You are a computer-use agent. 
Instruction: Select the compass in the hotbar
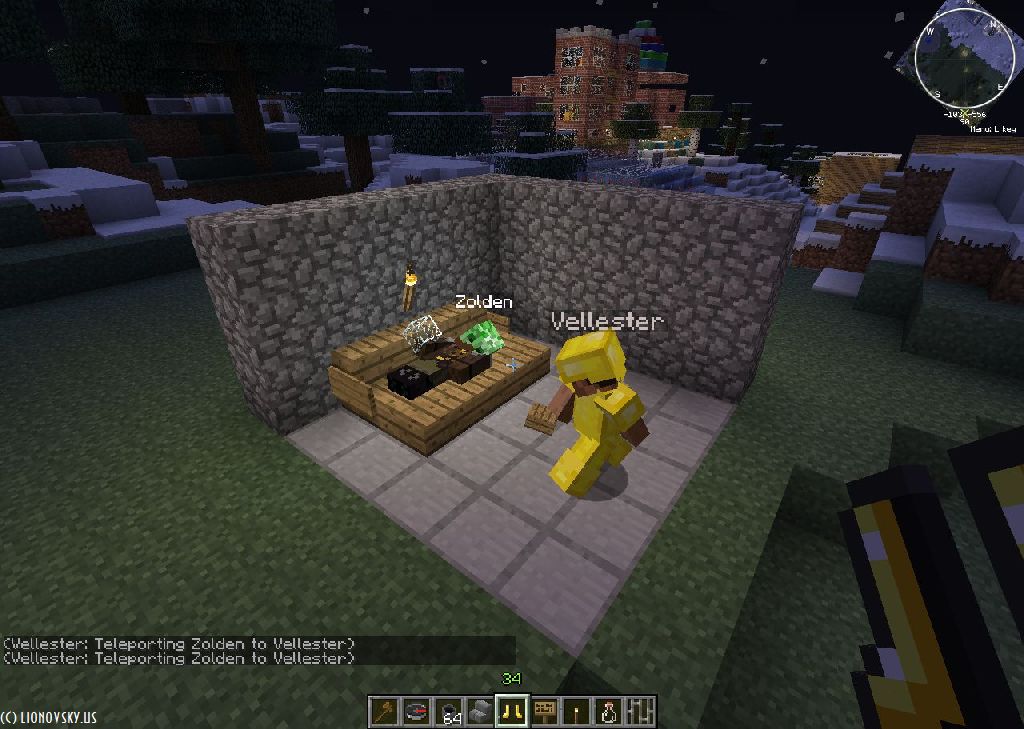click(417, 711)
